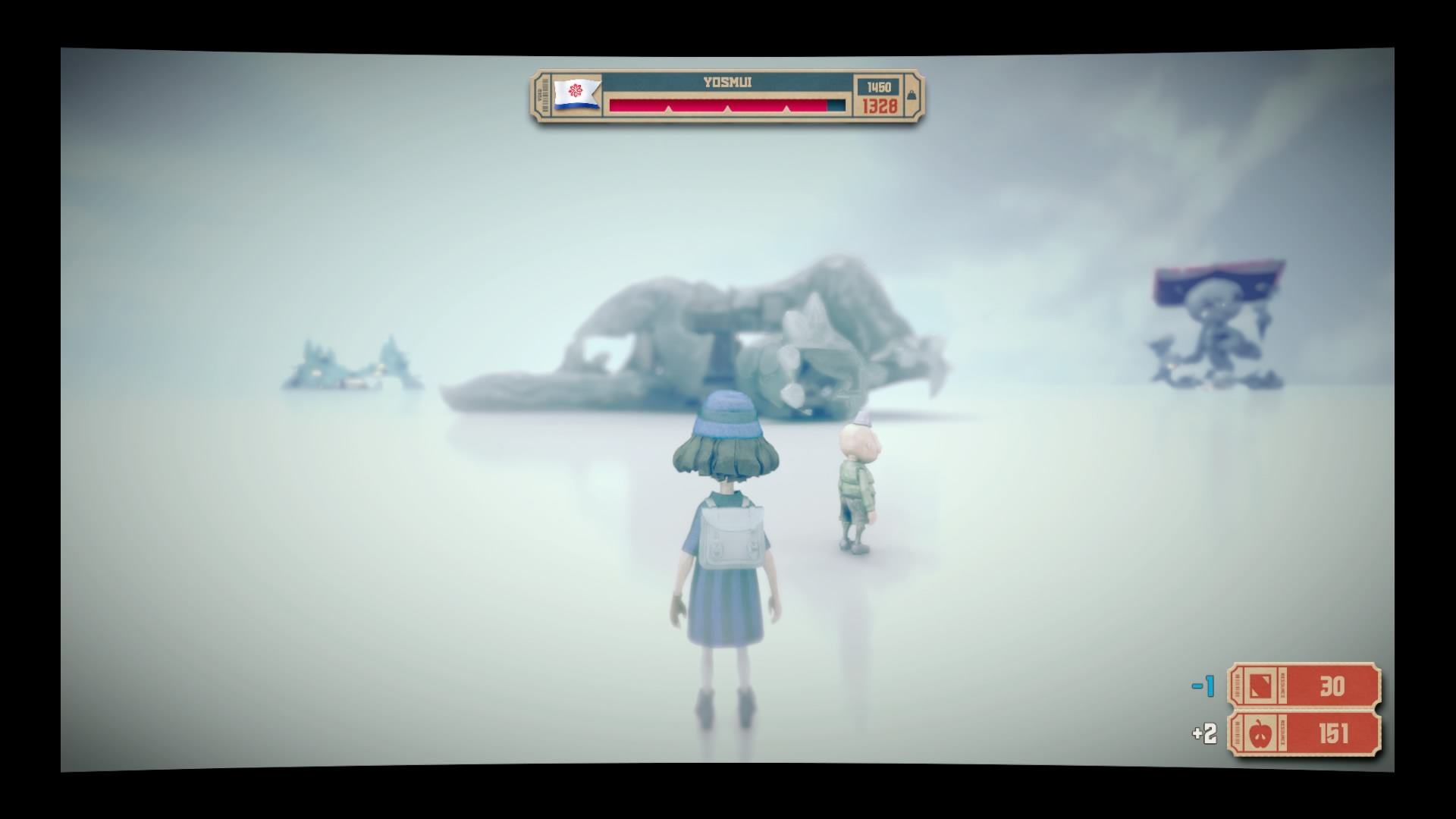Select the square resource ticket icon
Image resolution: width=1456 pixels, height=819 pixels.
pyautogui.click(x=1260, y=687)
